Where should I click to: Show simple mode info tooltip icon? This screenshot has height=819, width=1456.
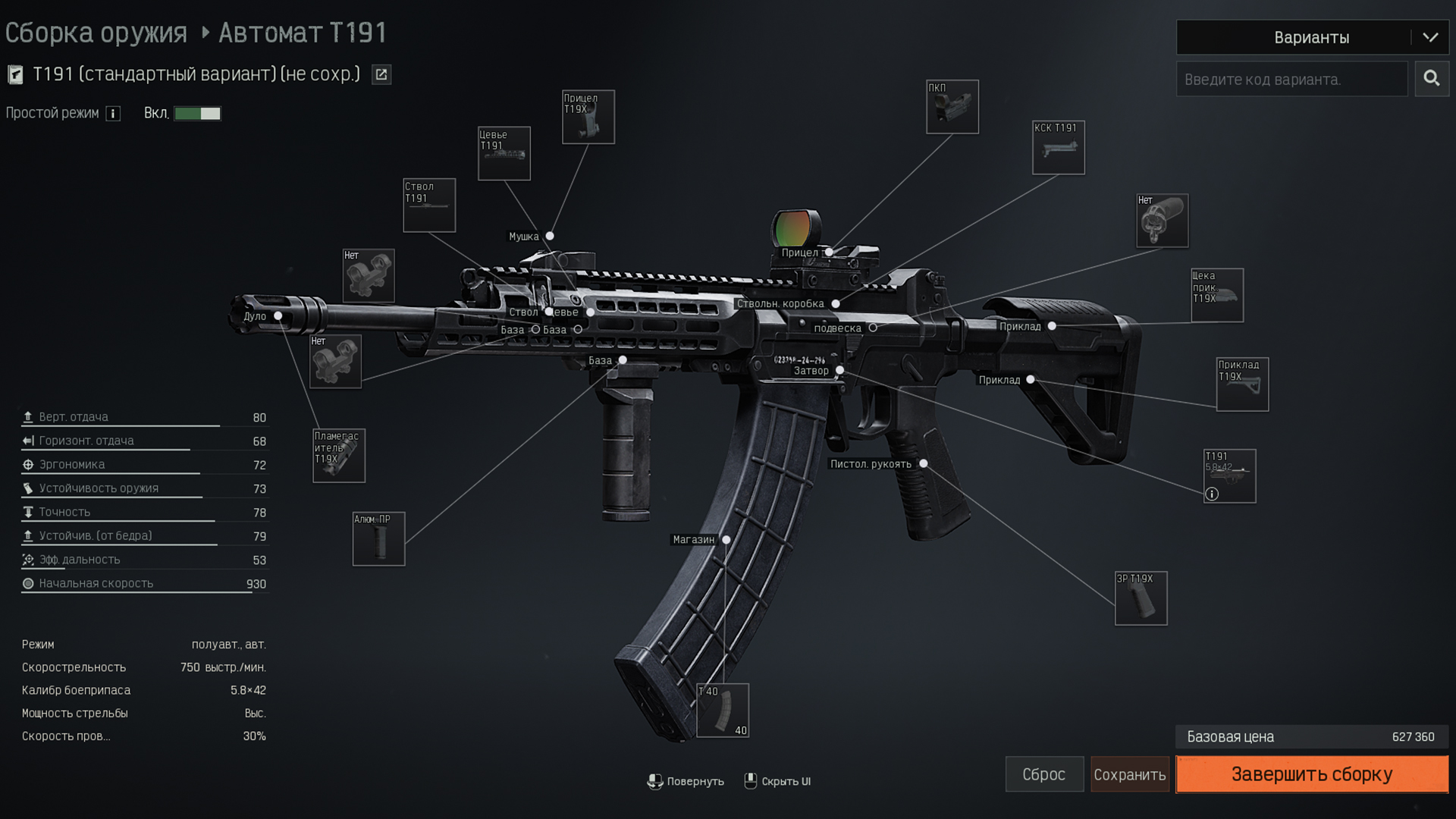click(x=113, y=114)
